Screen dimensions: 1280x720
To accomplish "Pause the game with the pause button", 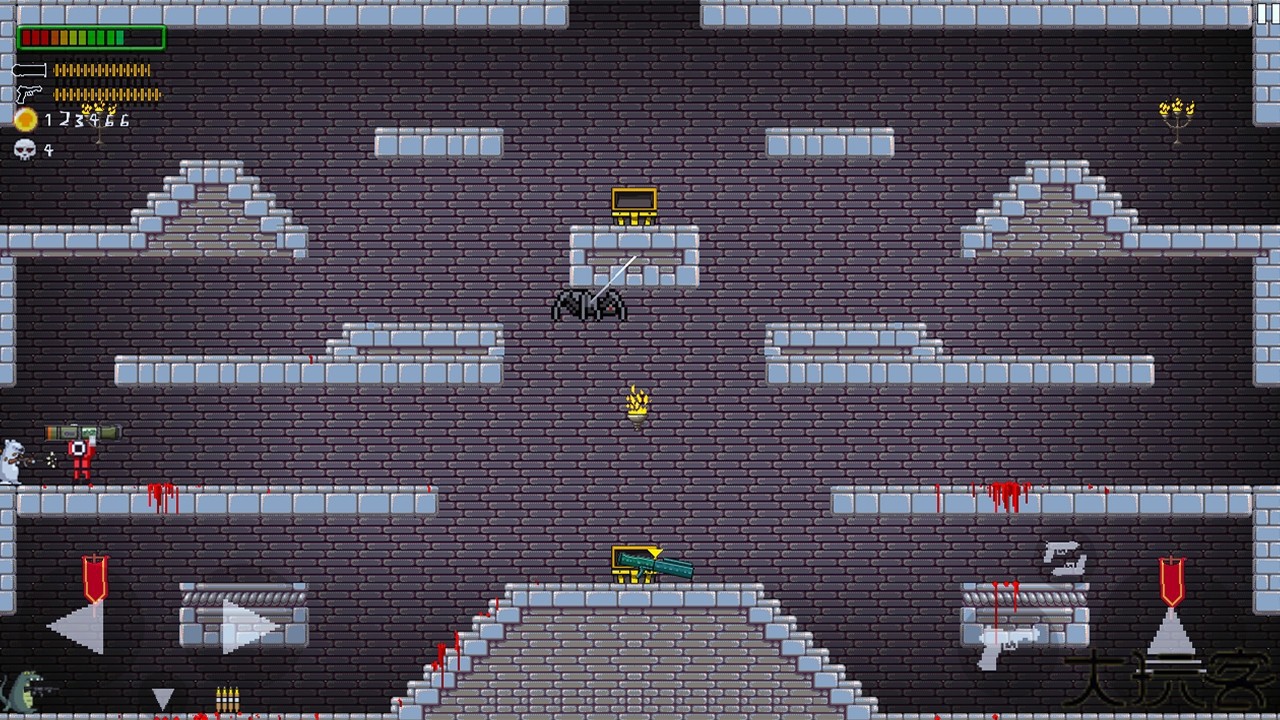I will (1267, 14).
